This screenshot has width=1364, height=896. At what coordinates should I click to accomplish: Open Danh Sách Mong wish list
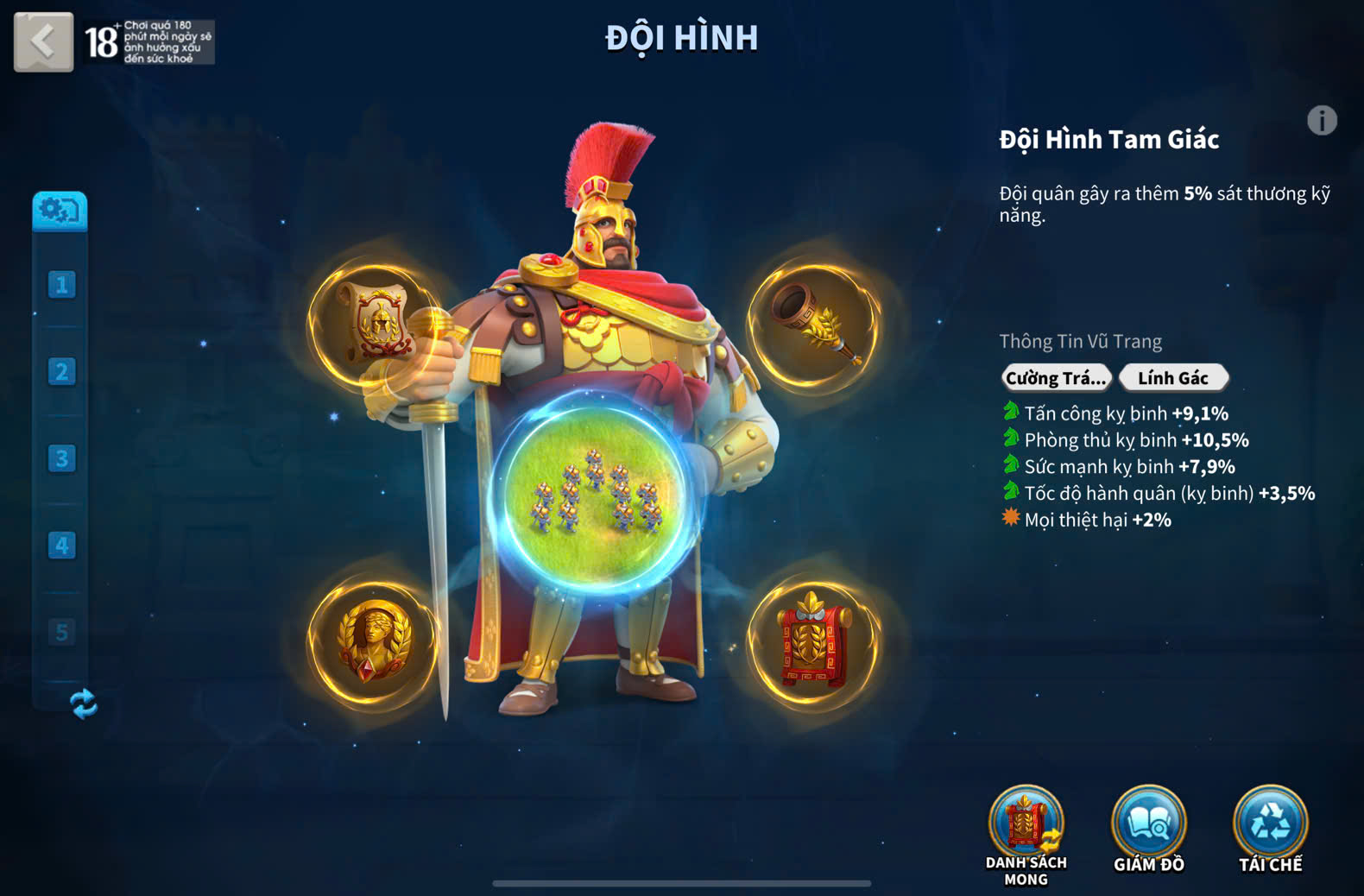1026,832
